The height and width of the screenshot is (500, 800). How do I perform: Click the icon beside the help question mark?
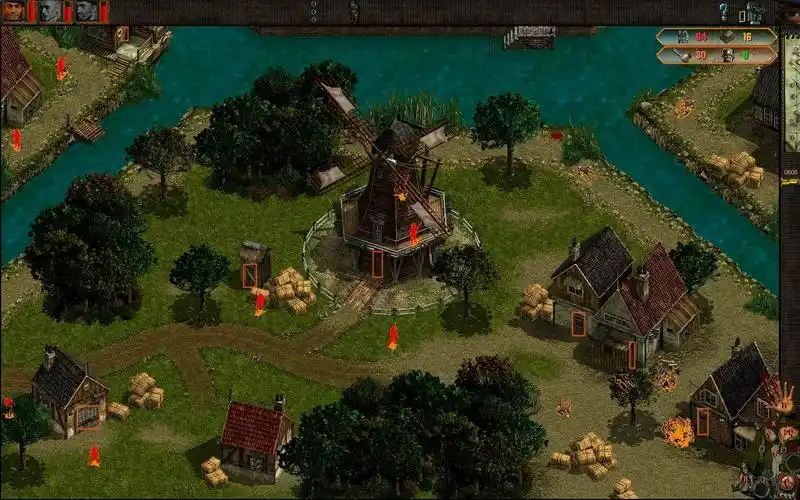point(754,13)
